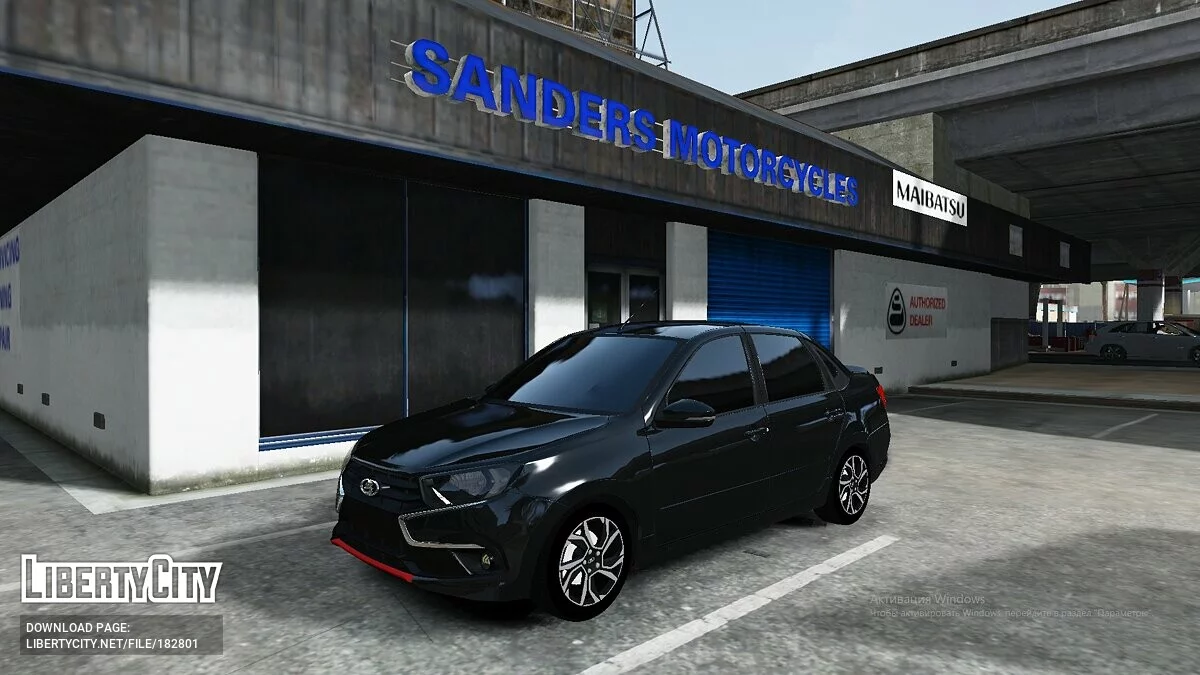Image resolution: width=1200 pixels, height=675 pixels.
Task: Open the libertycity.net download page link
Action: pos(112,642)
